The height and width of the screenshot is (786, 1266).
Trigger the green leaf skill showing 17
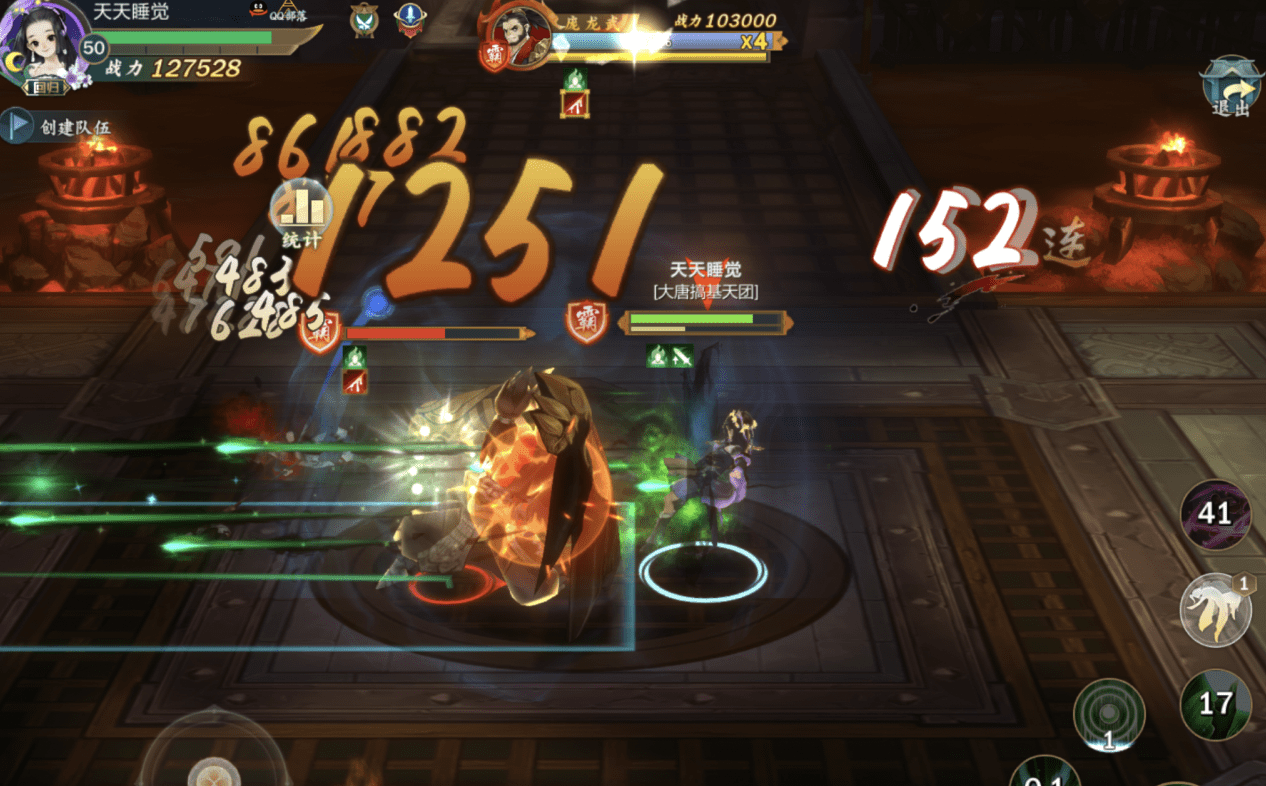tap(1215, 703)
